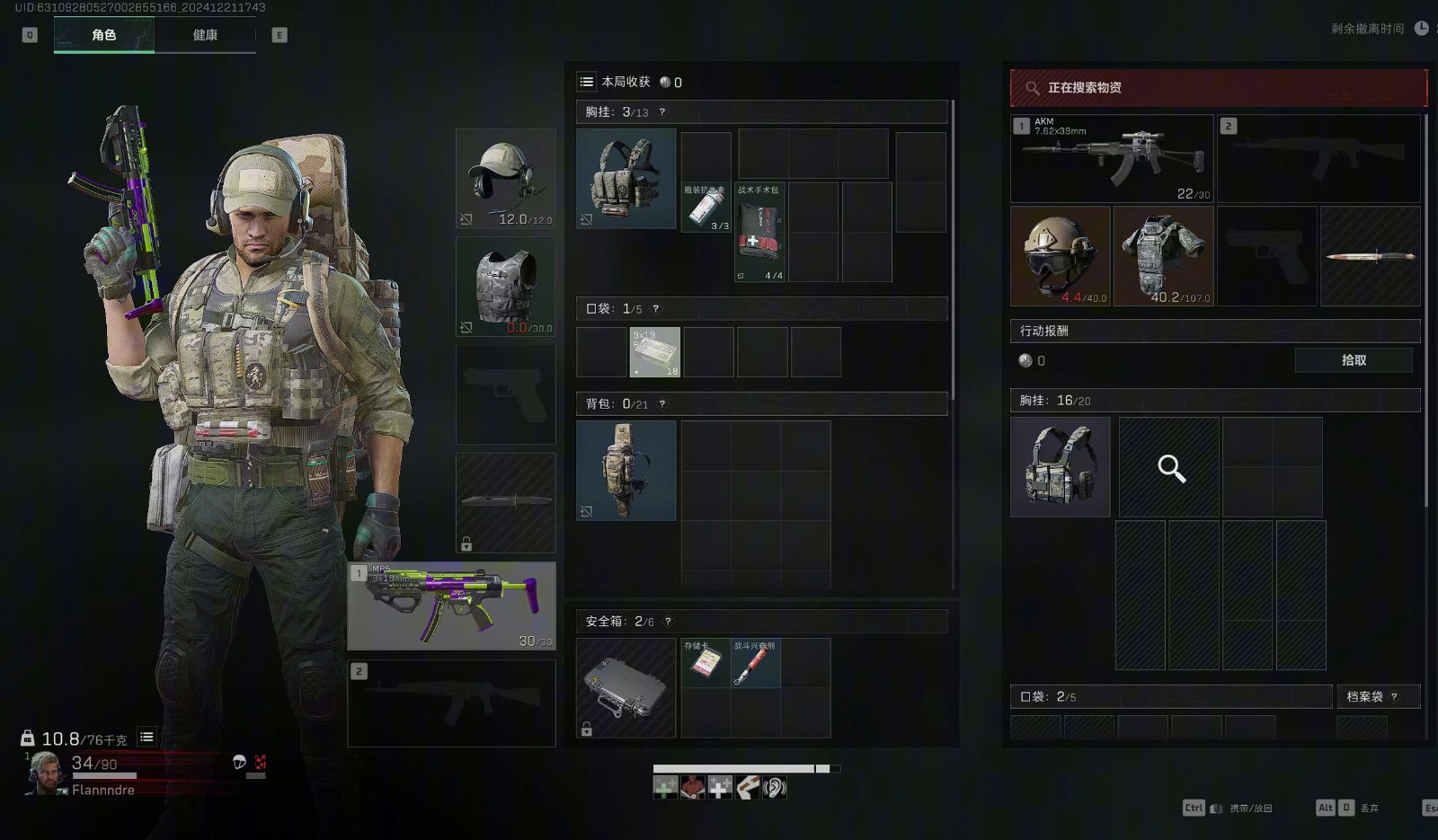Choose the 存储卡 item in safe box
Image resolution: width=1438 pixels, height=840 pixels.
pyautogui.click(x=706, y=663)
